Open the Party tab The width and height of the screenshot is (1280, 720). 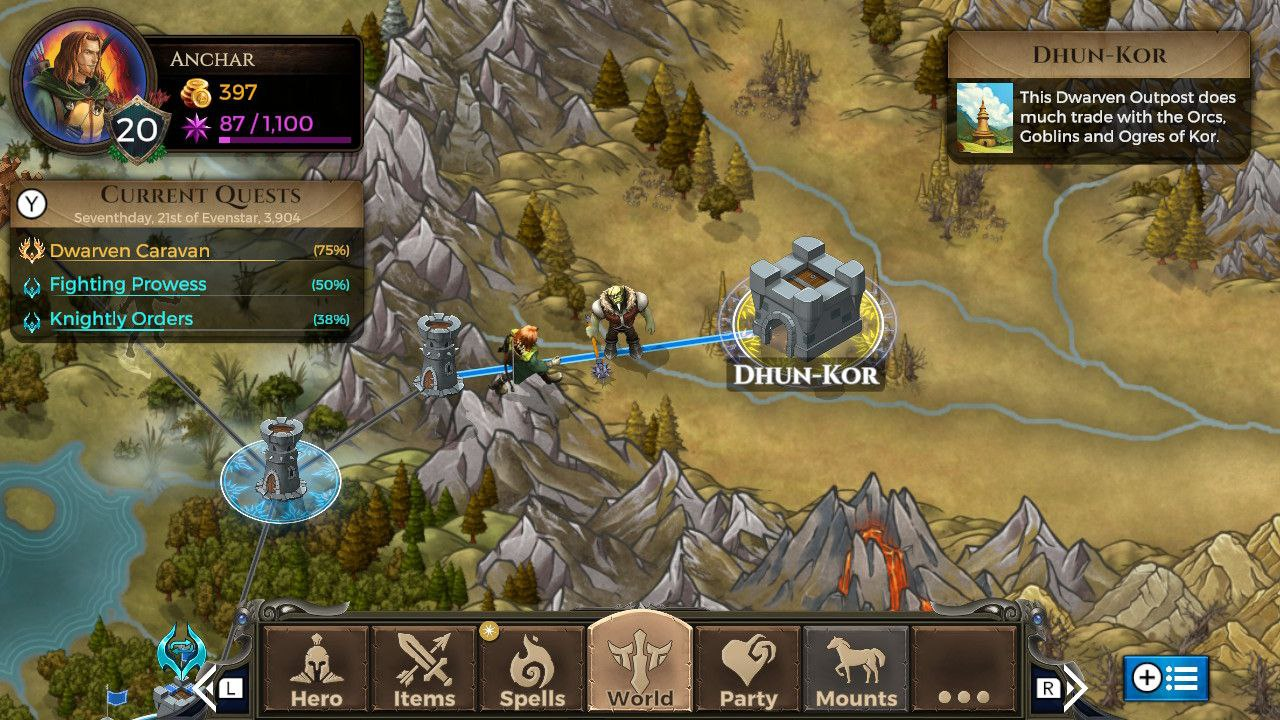coord(748,670)
